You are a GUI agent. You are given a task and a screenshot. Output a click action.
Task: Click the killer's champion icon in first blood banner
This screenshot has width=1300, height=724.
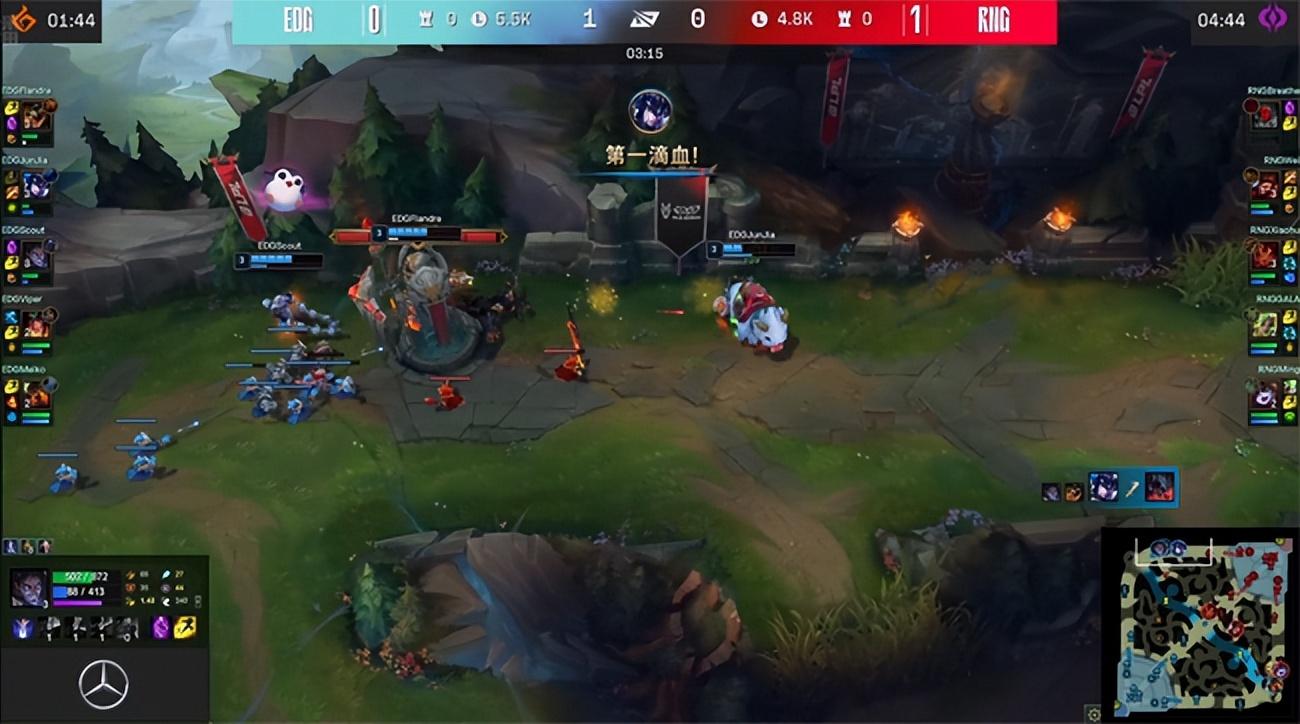650,110
